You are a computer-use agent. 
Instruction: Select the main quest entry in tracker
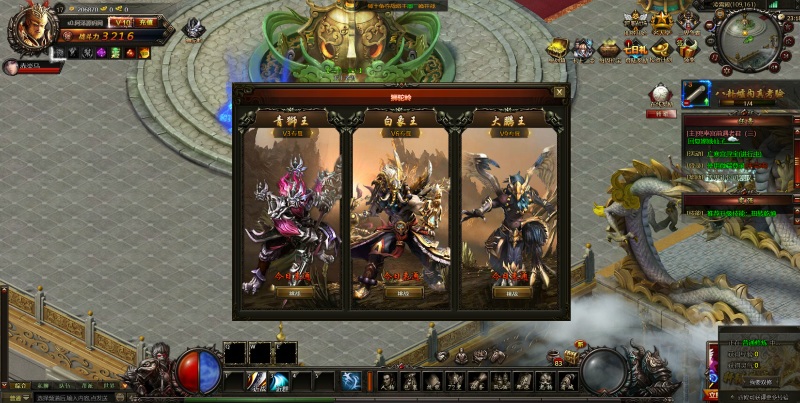pyautogui.click(x=722, y=132)
